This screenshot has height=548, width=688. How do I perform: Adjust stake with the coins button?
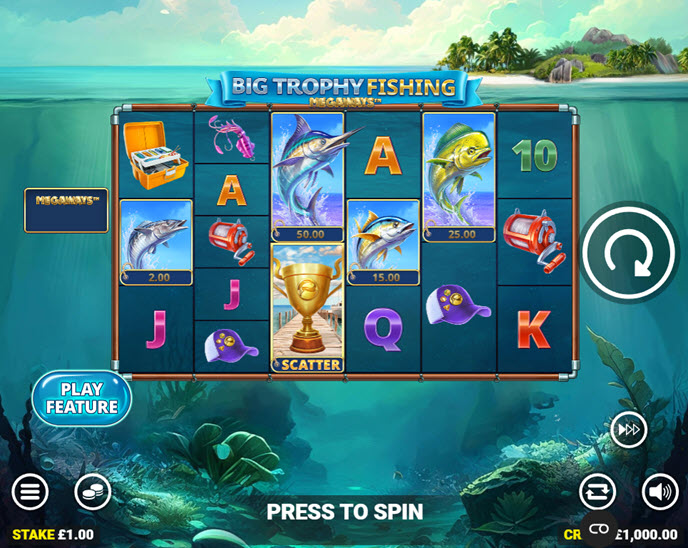point(93,491)
